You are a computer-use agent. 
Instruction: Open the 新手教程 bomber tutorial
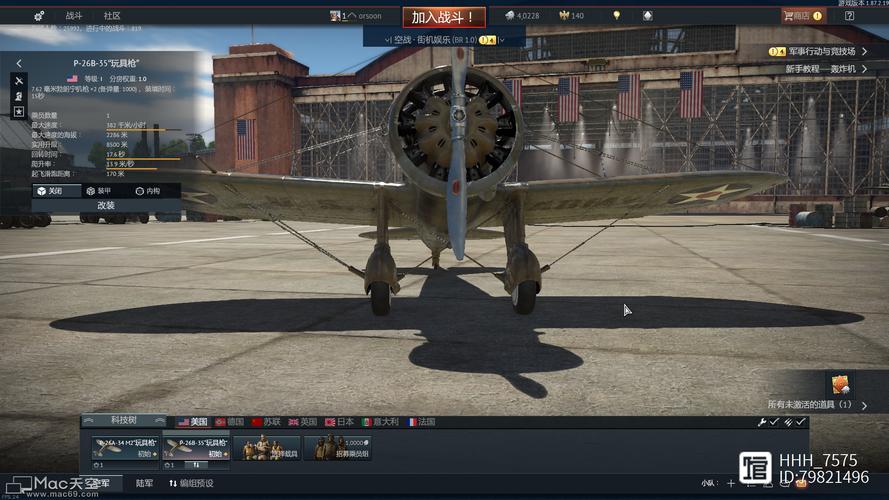pyautogui.click(x=820, y=69)
